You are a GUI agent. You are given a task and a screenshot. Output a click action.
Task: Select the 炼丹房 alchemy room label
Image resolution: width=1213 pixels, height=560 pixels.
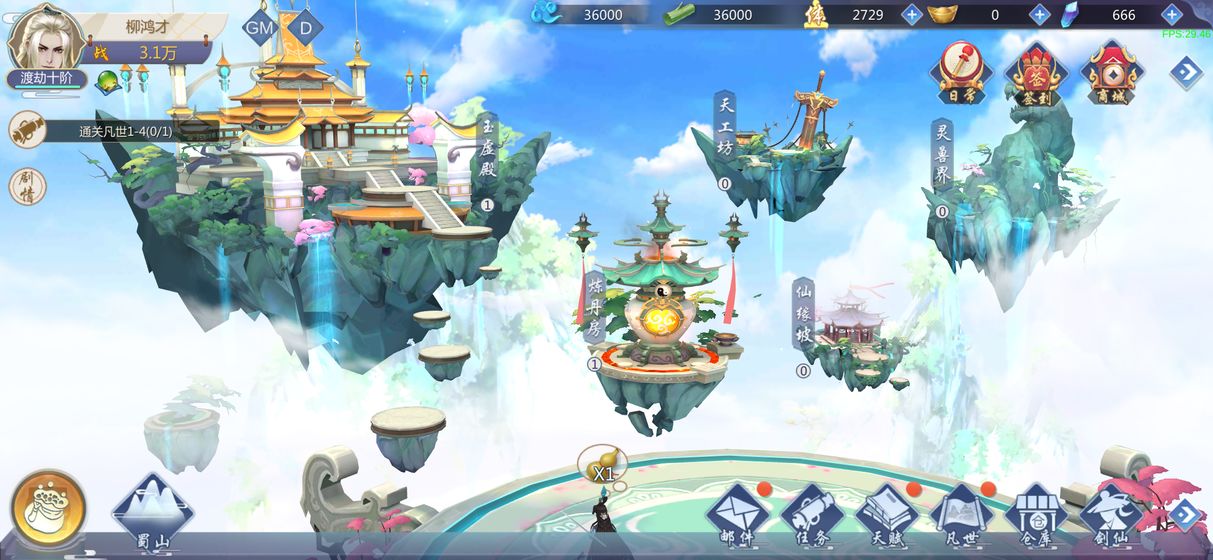pos(595,307)
